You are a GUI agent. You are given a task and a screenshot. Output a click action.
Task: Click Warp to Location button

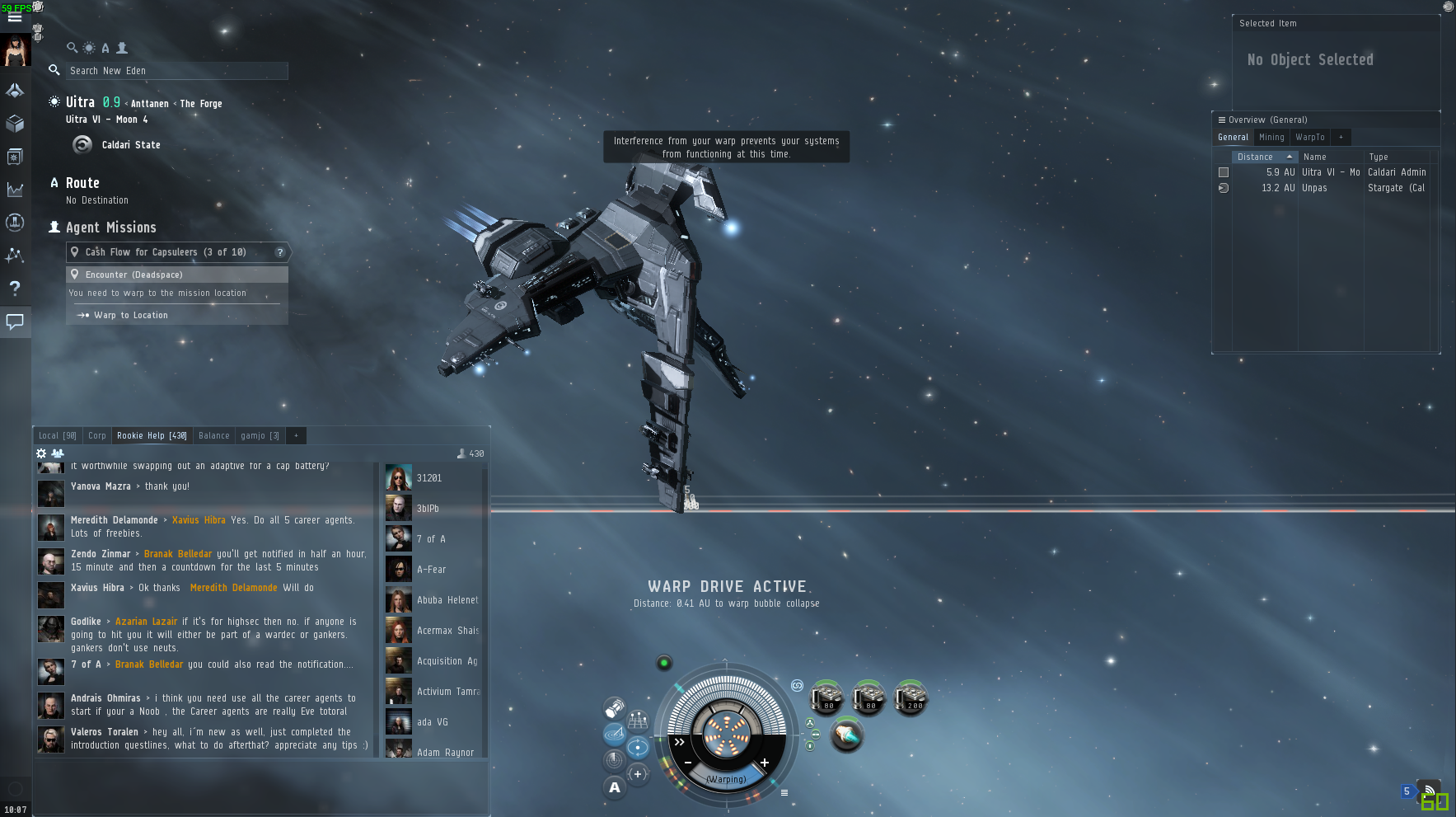tap(130, 315)
